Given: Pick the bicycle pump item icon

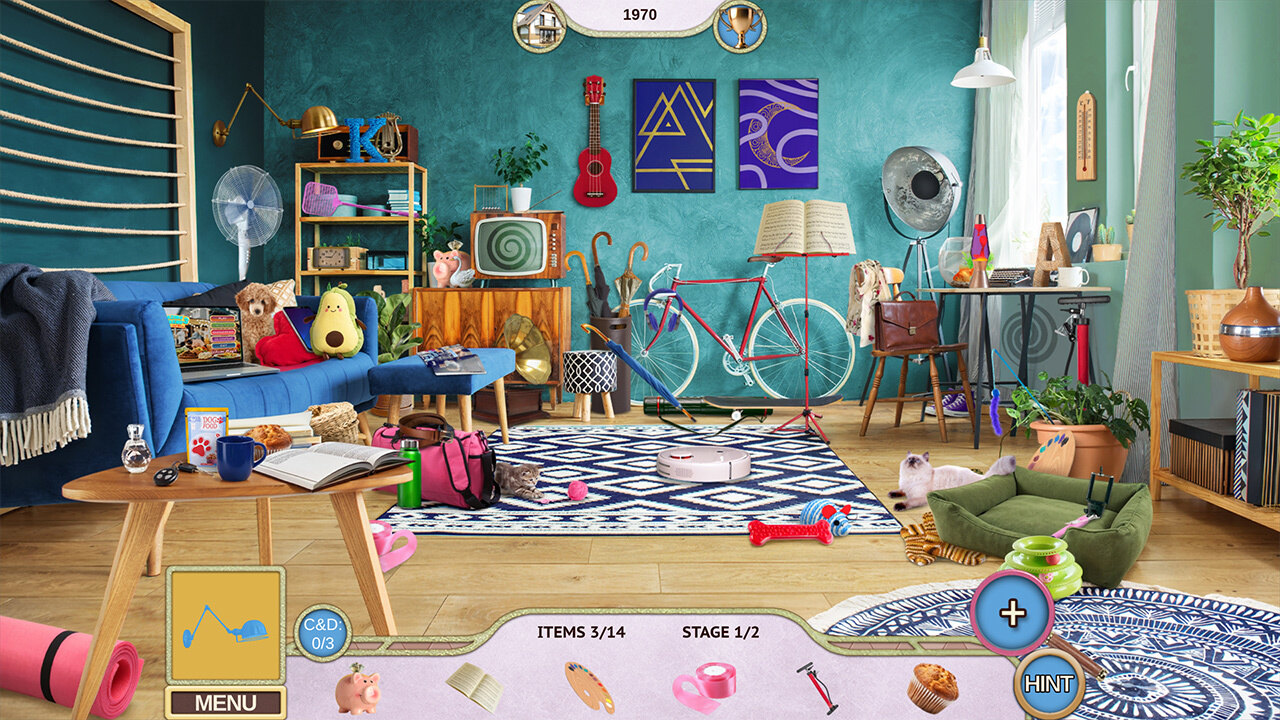Looking at the screenshot, I should (817, 687).
